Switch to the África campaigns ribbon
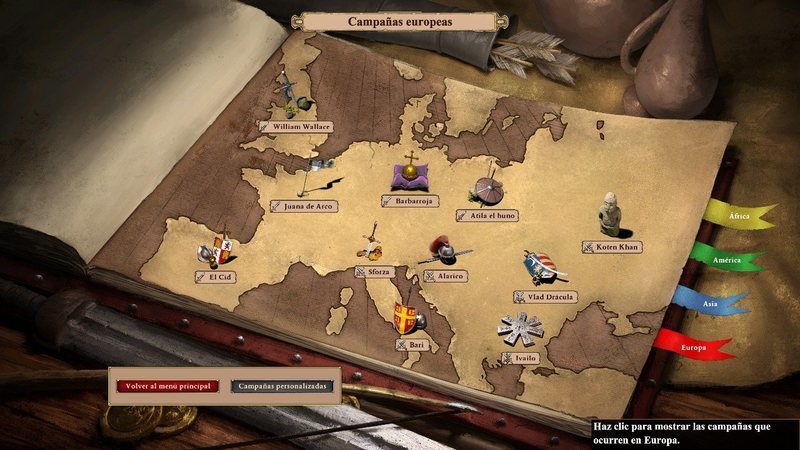Viewport: 800px width, 450px height. pos(740,216)
